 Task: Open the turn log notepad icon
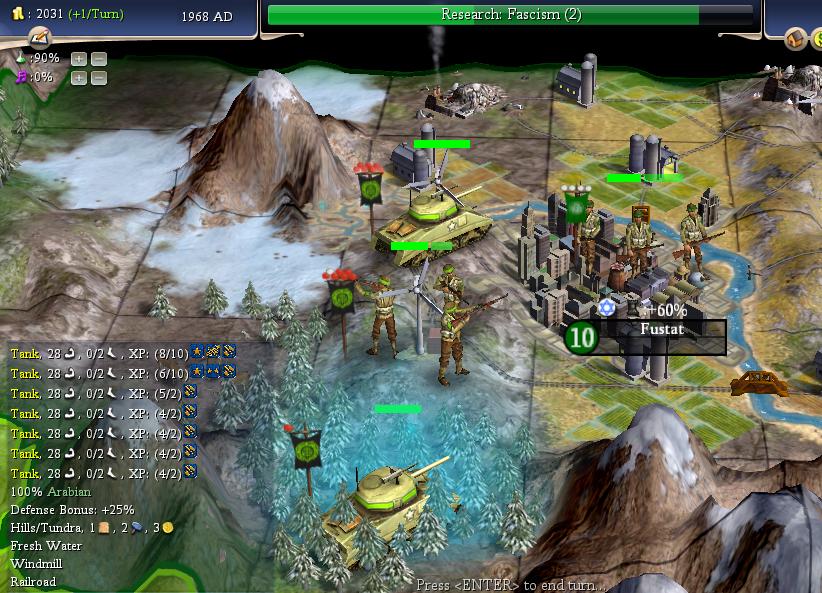(x=40, y=37)
